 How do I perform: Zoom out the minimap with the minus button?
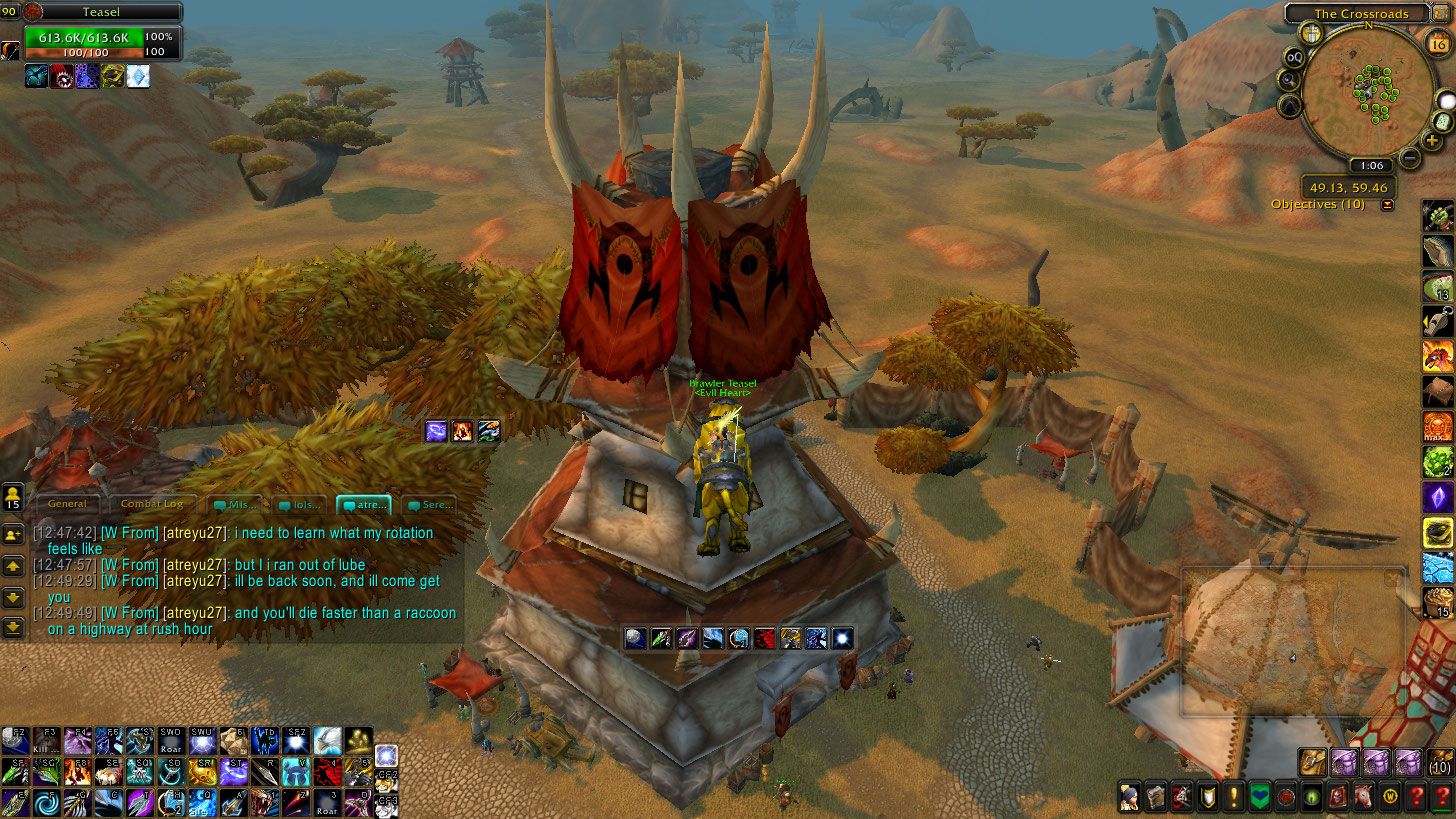coord(1410,157)
